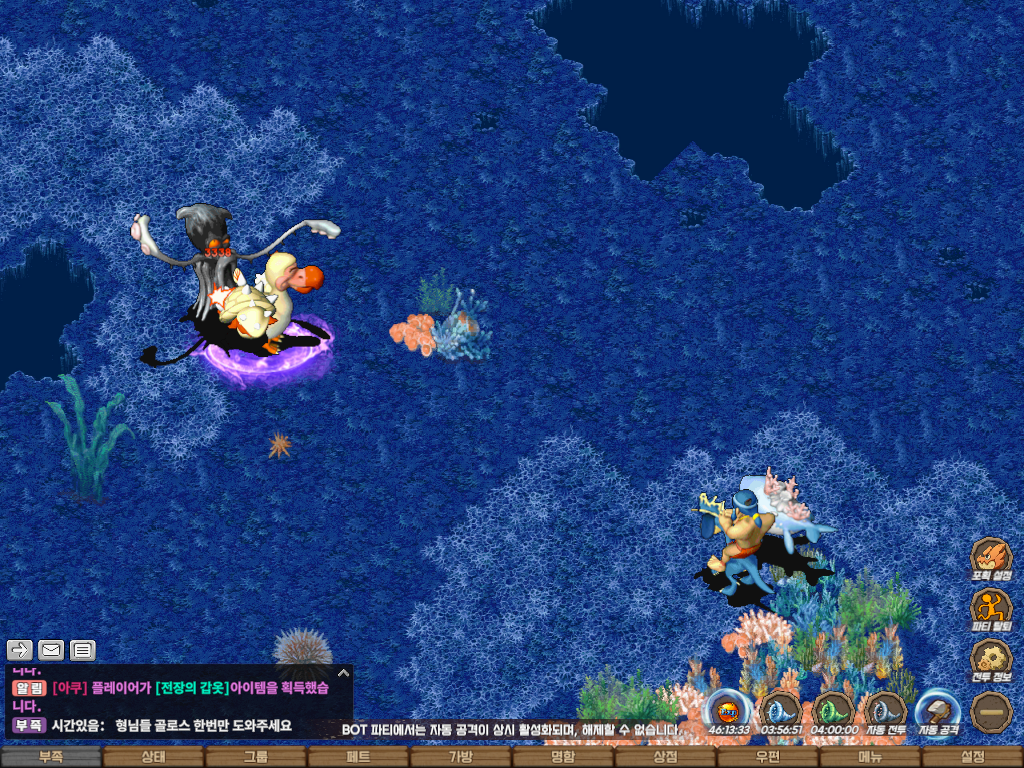
Task: Open the 명함 (name card) menu
Action: 563,758
